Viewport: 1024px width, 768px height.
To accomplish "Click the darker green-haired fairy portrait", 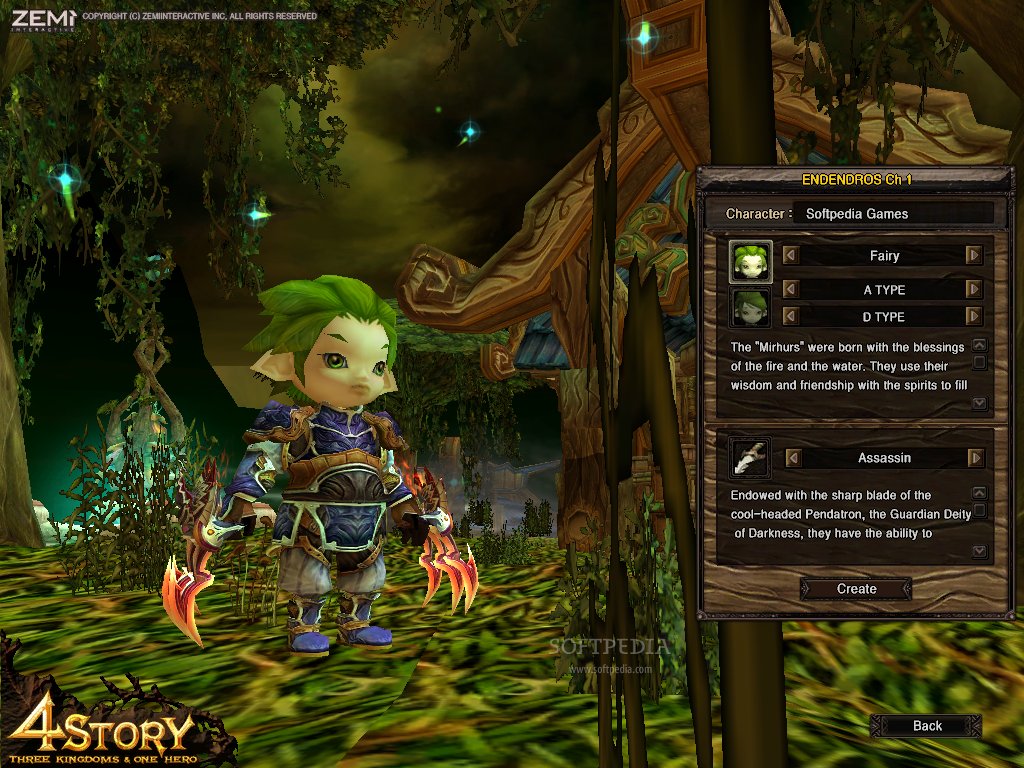I will point(750,308).
